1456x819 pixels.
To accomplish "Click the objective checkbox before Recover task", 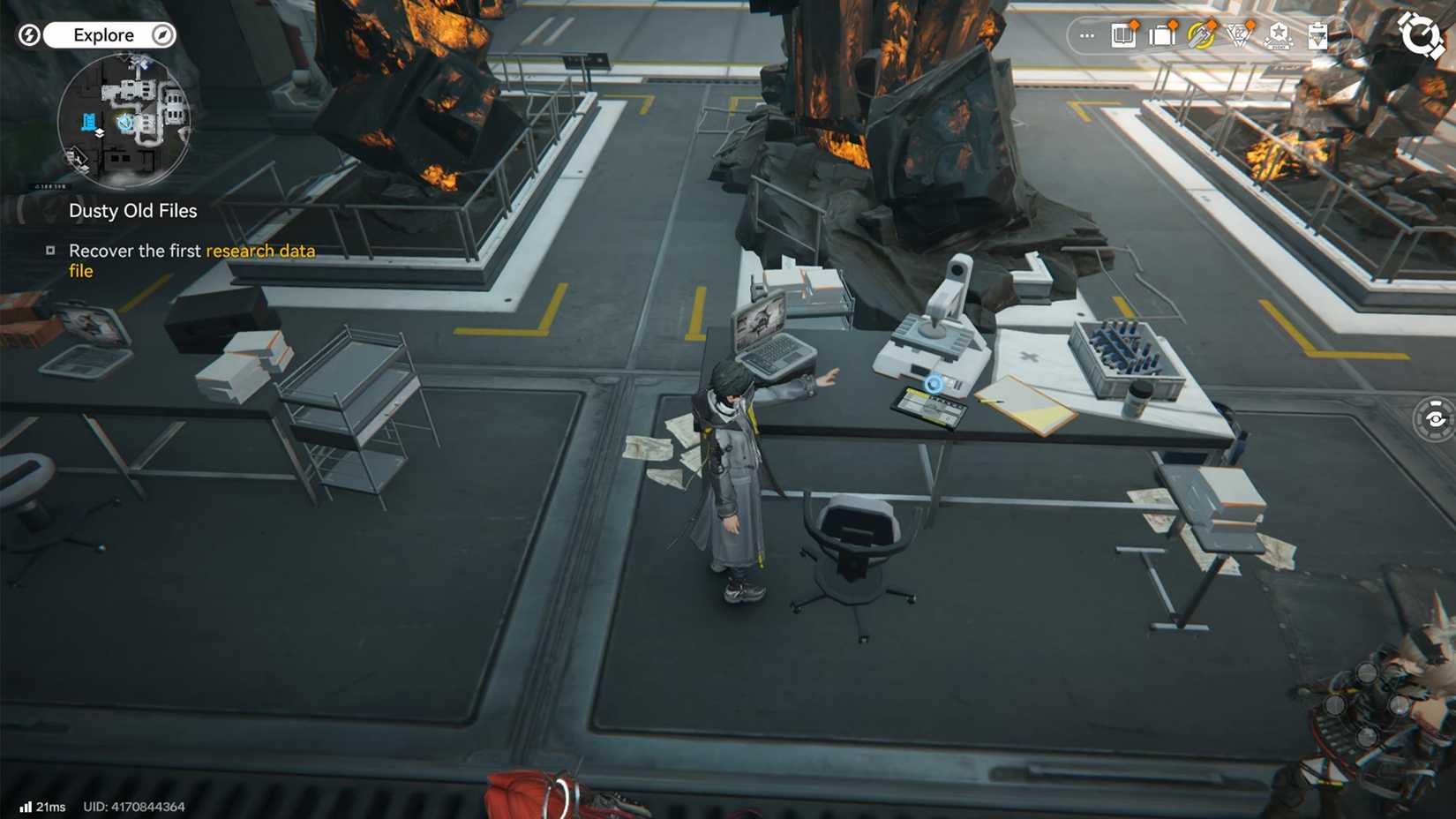I will coord(52,251).
